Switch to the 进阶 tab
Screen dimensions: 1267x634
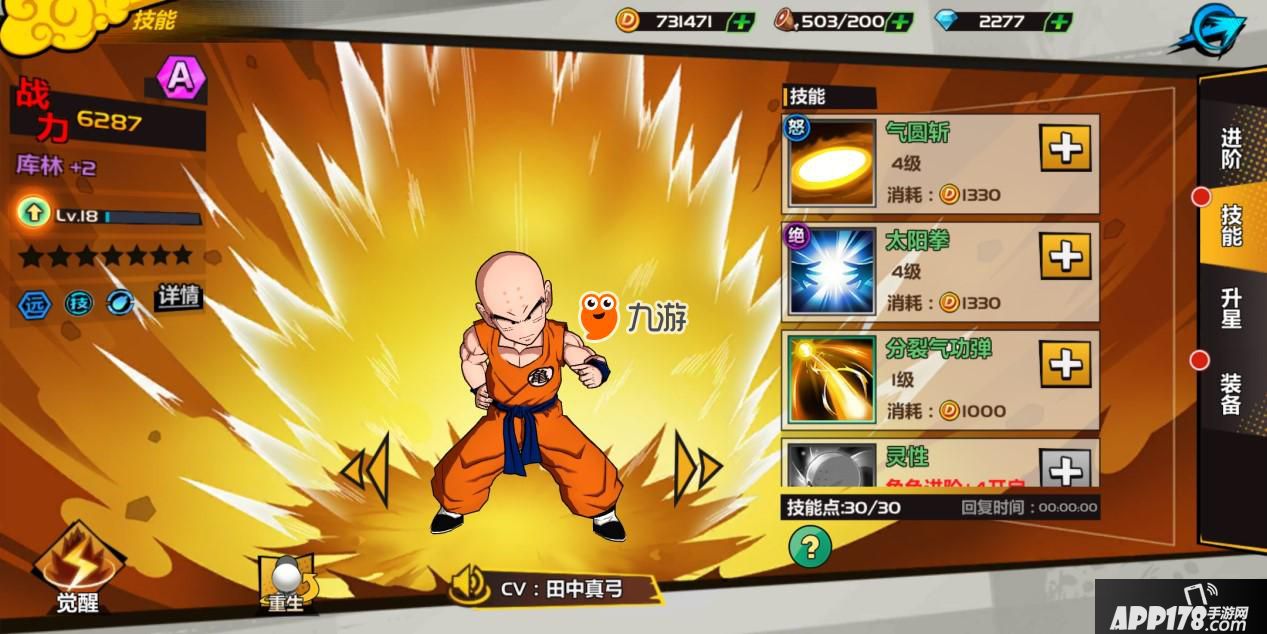[x=1231, y=148]
